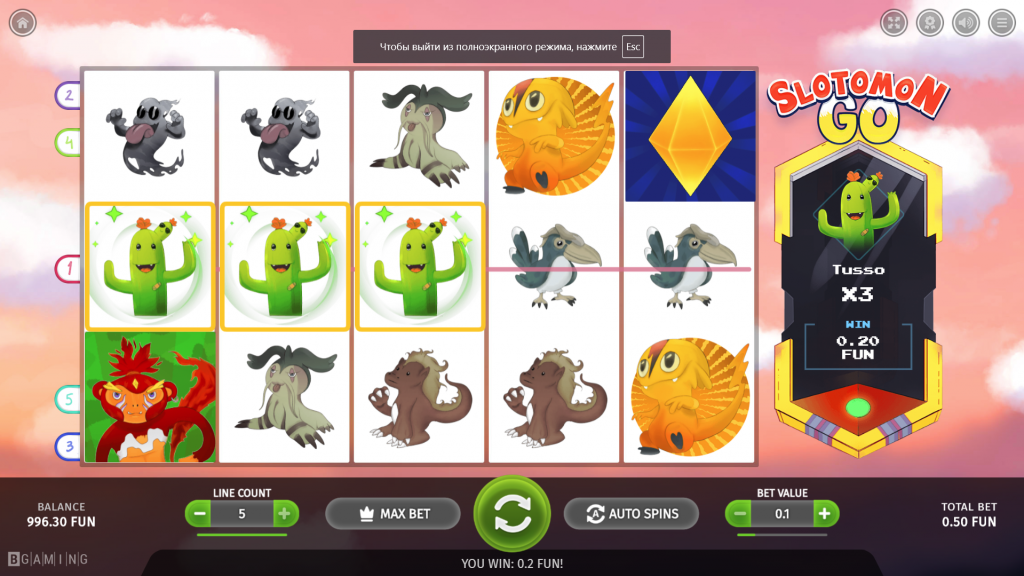Select payline marker 5

click(68, 399)
